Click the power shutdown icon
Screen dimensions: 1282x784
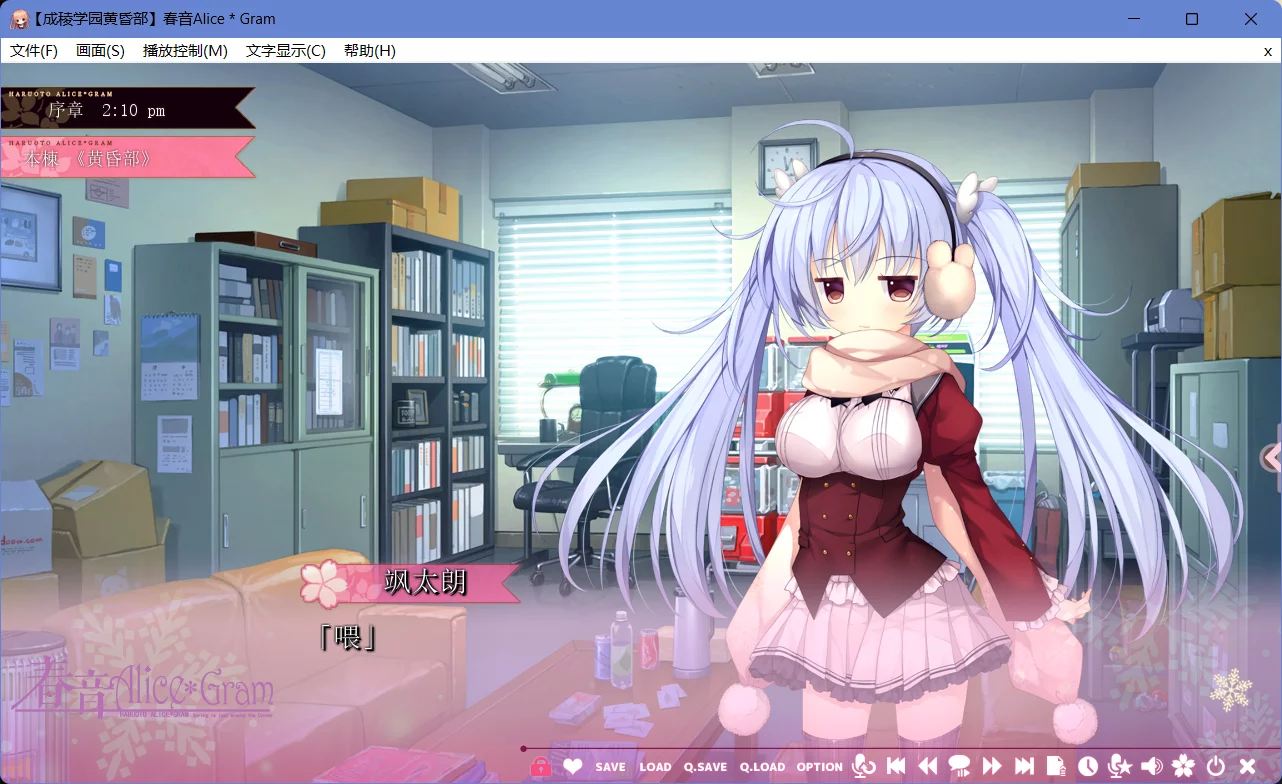point(1215,765)
